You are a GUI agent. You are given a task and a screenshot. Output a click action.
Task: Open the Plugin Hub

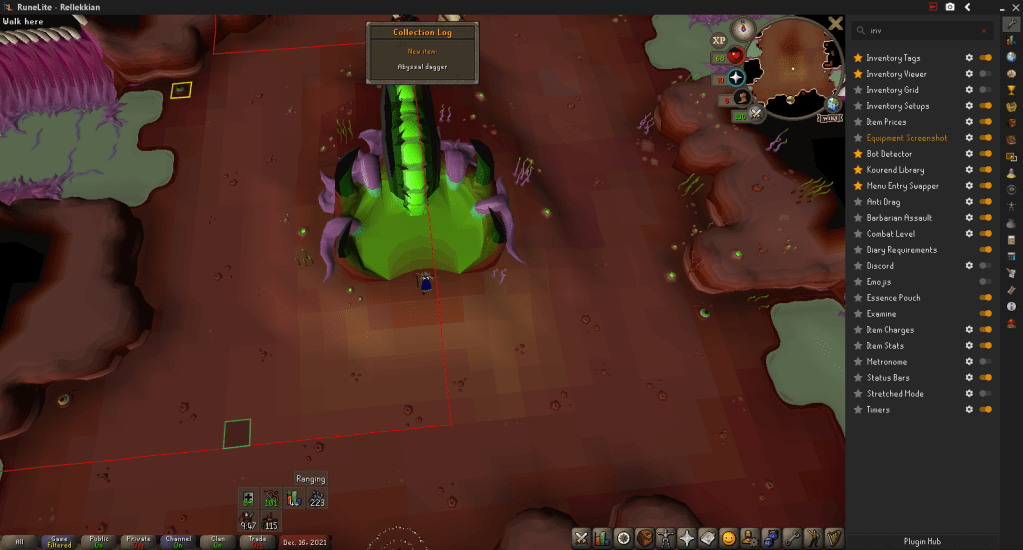(x=922, y=541)
